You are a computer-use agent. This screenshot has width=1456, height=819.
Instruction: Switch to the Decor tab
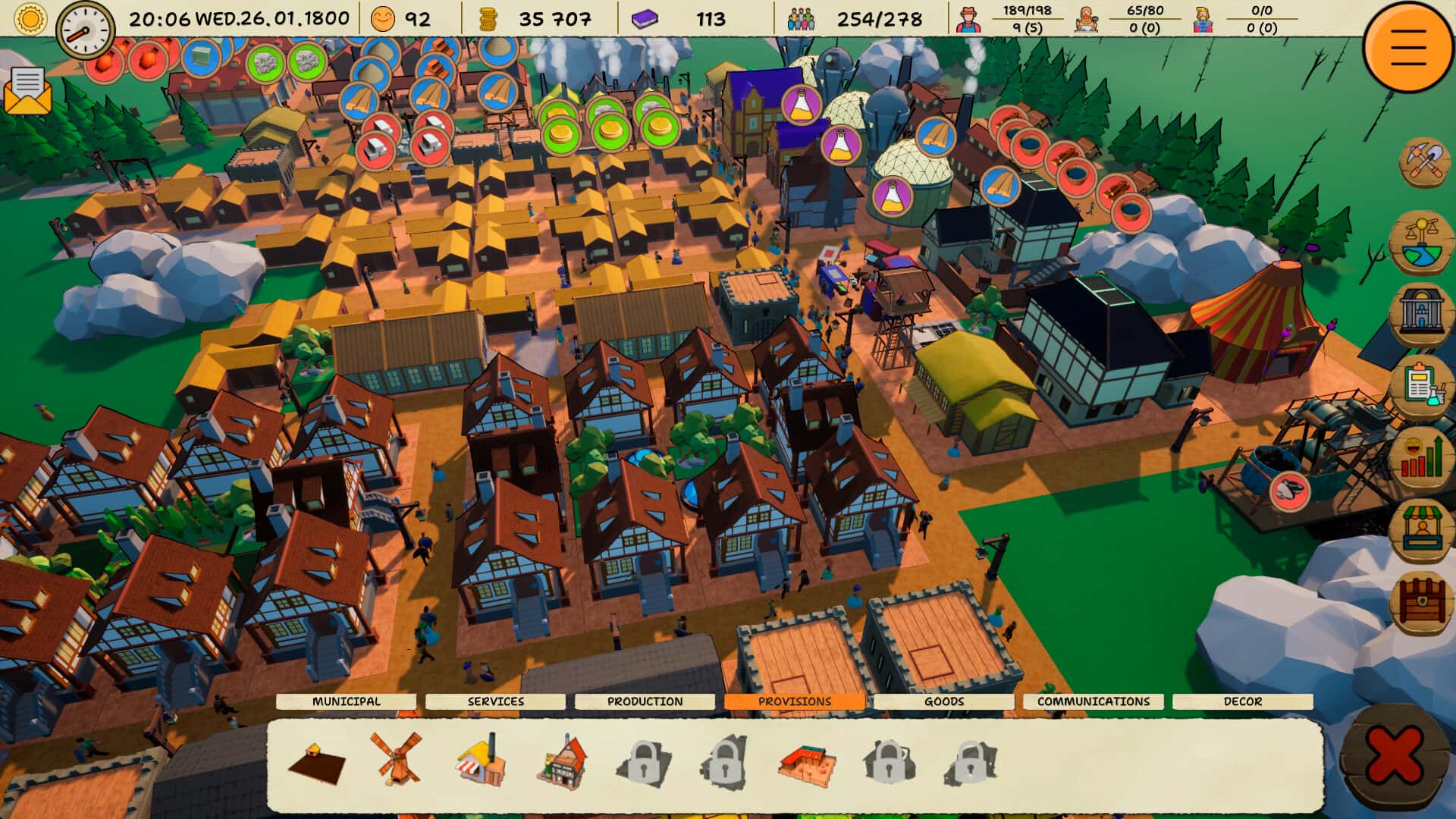(x=1242, y=701)
